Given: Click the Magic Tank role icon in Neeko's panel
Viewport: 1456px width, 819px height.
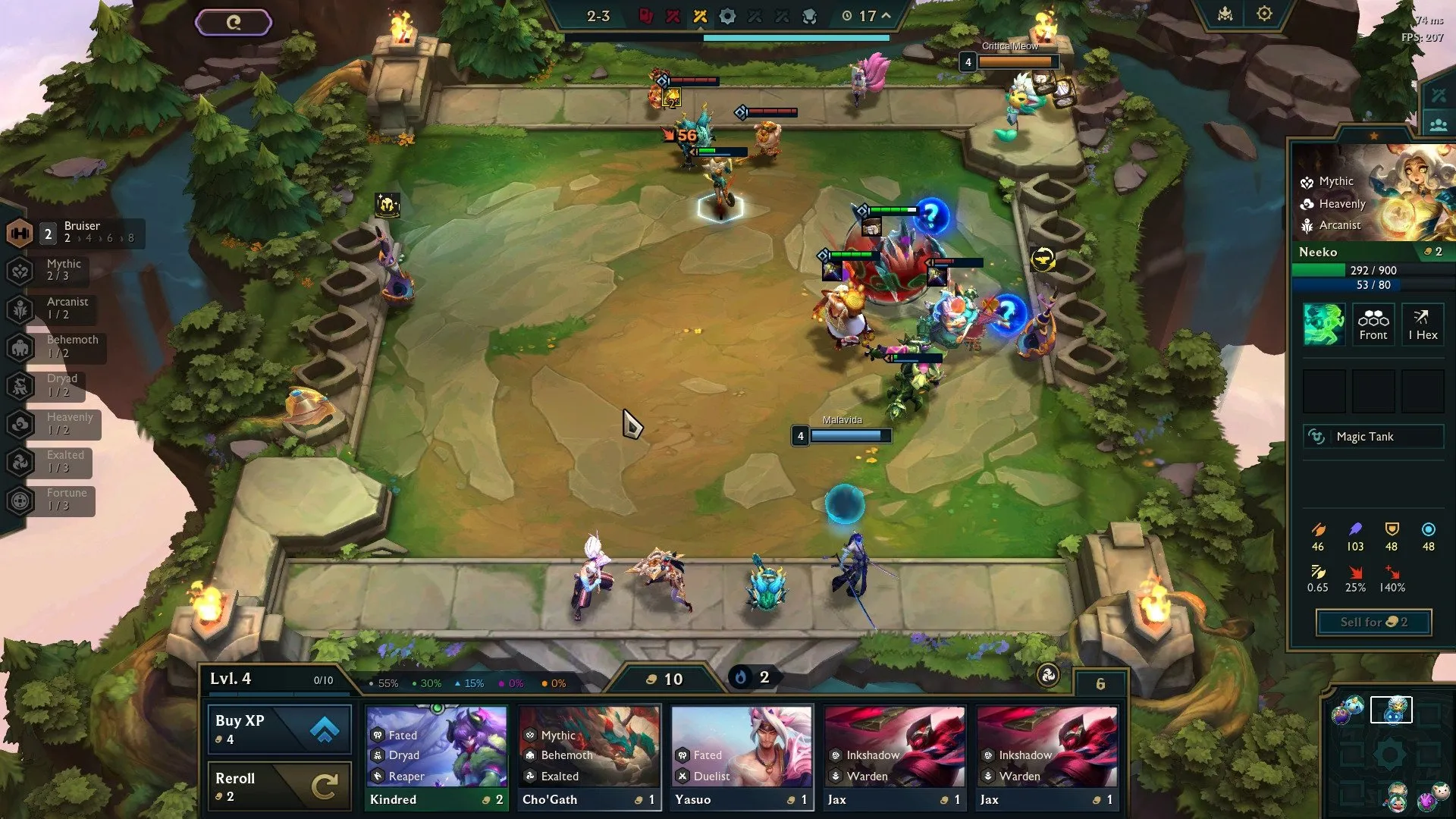Looking at the screenshot, I should pyautogui.click(x=1373, y=437).
